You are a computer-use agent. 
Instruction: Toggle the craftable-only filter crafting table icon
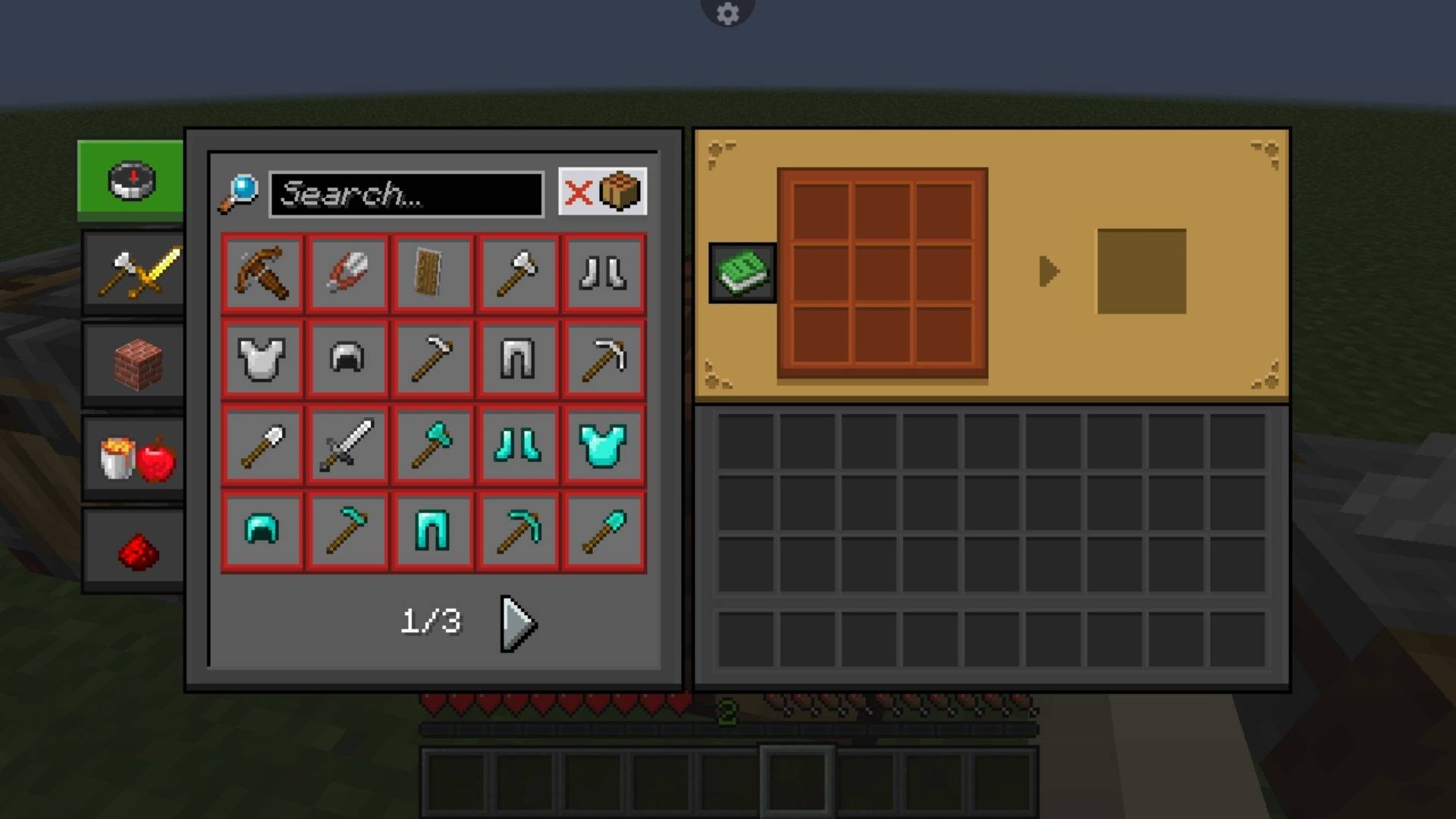pyautogui.click(x=620, y=192)
